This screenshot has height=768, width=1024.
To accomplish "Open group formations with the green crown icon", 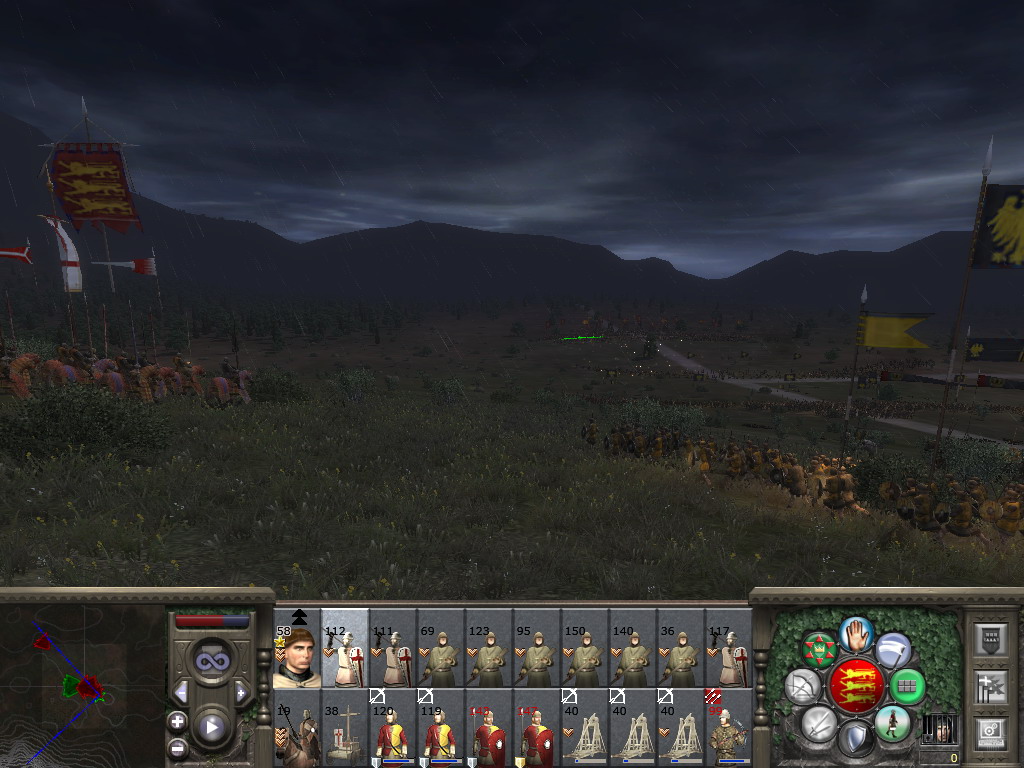I will (x=820, y=651).
